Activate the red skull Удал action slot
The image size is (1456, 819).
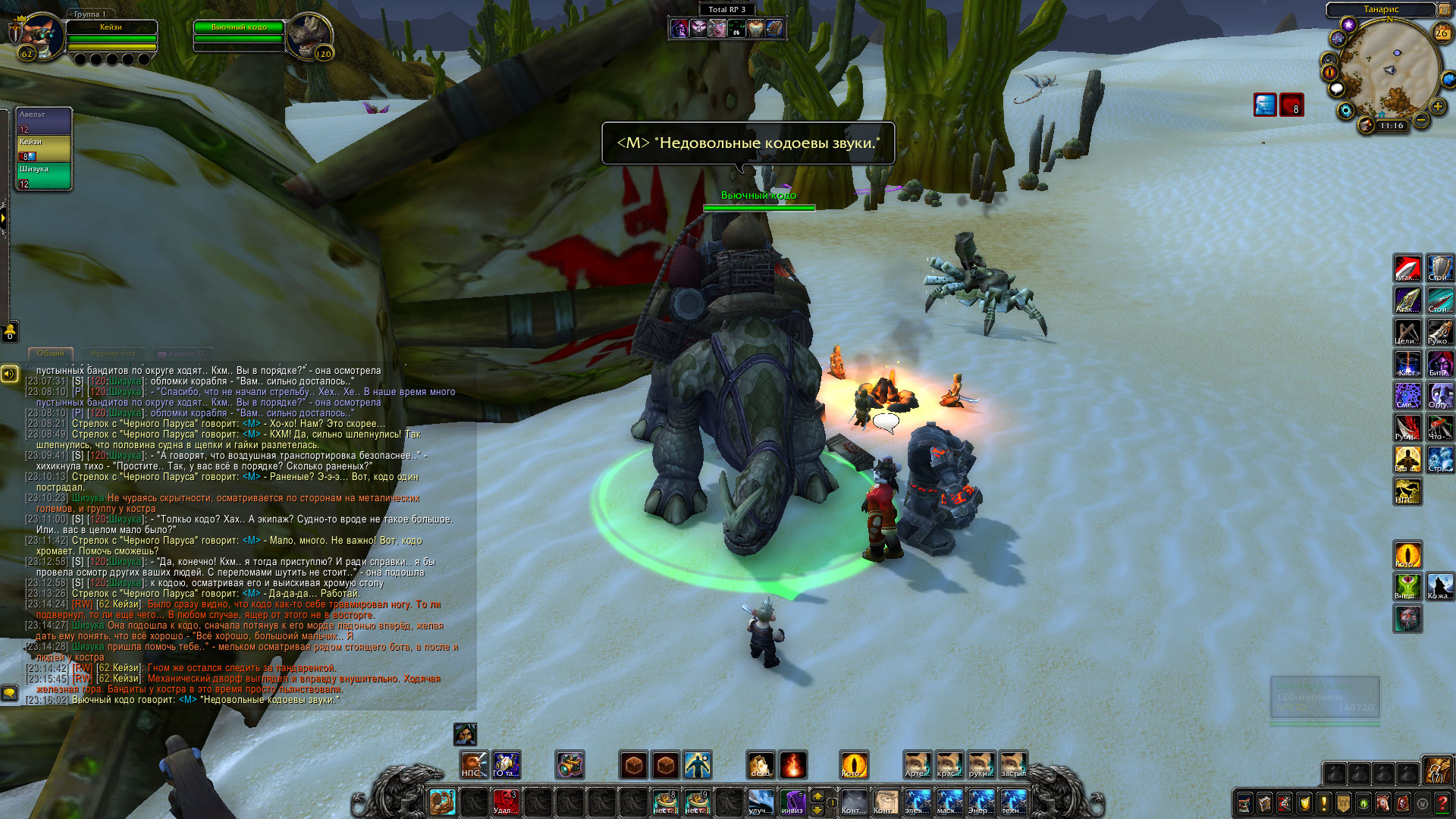(x=506, y=802)
